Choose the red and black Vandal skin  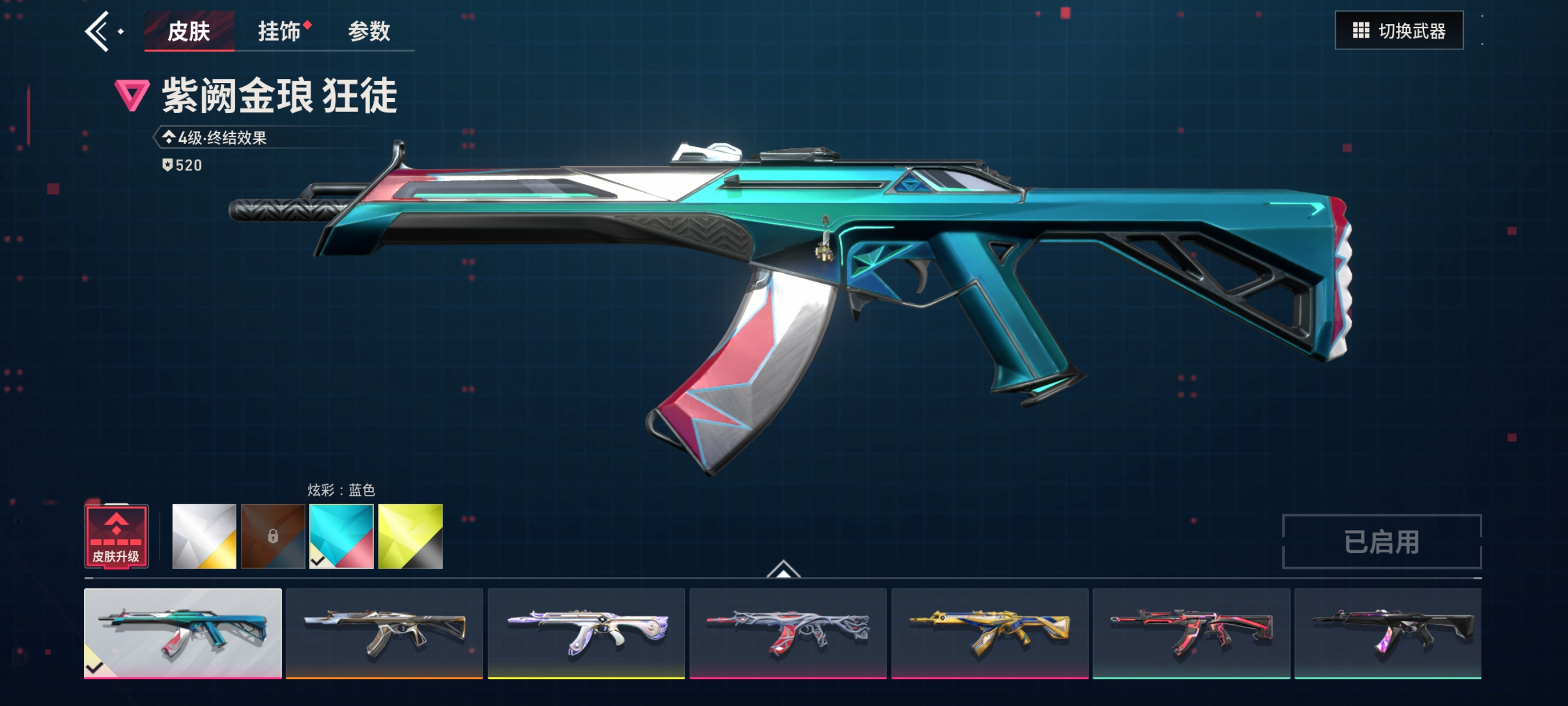pos(1191,633)
